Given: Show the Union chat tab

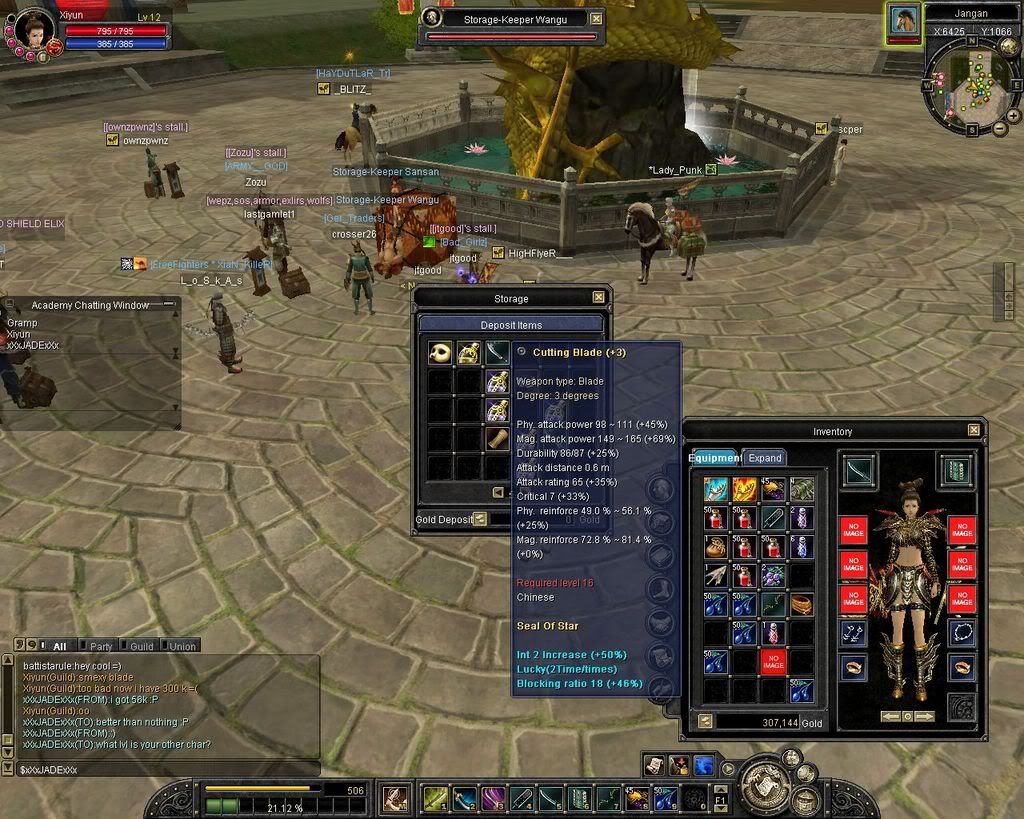Looking at the screenshot, I should click(181, 646).
